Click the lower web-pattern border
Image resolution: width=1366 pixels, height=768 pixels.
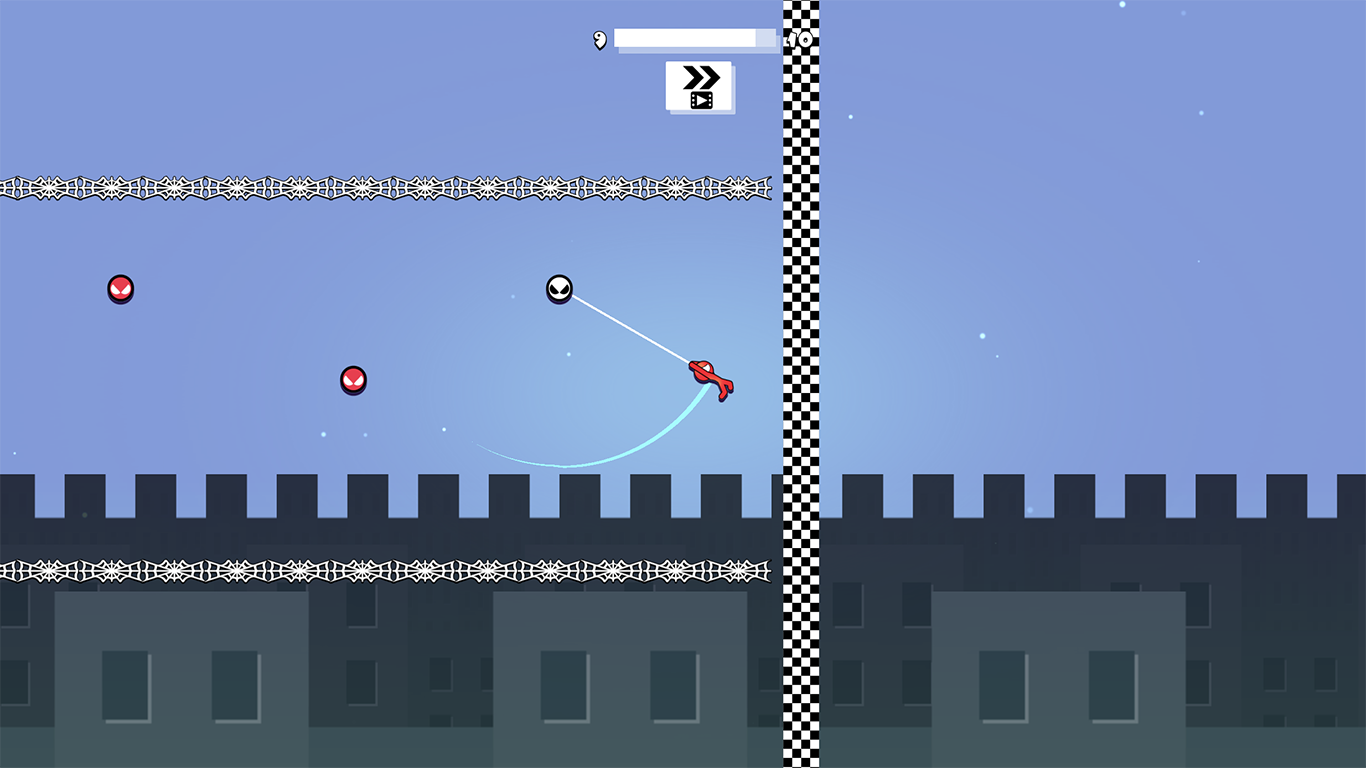point(390,567)
